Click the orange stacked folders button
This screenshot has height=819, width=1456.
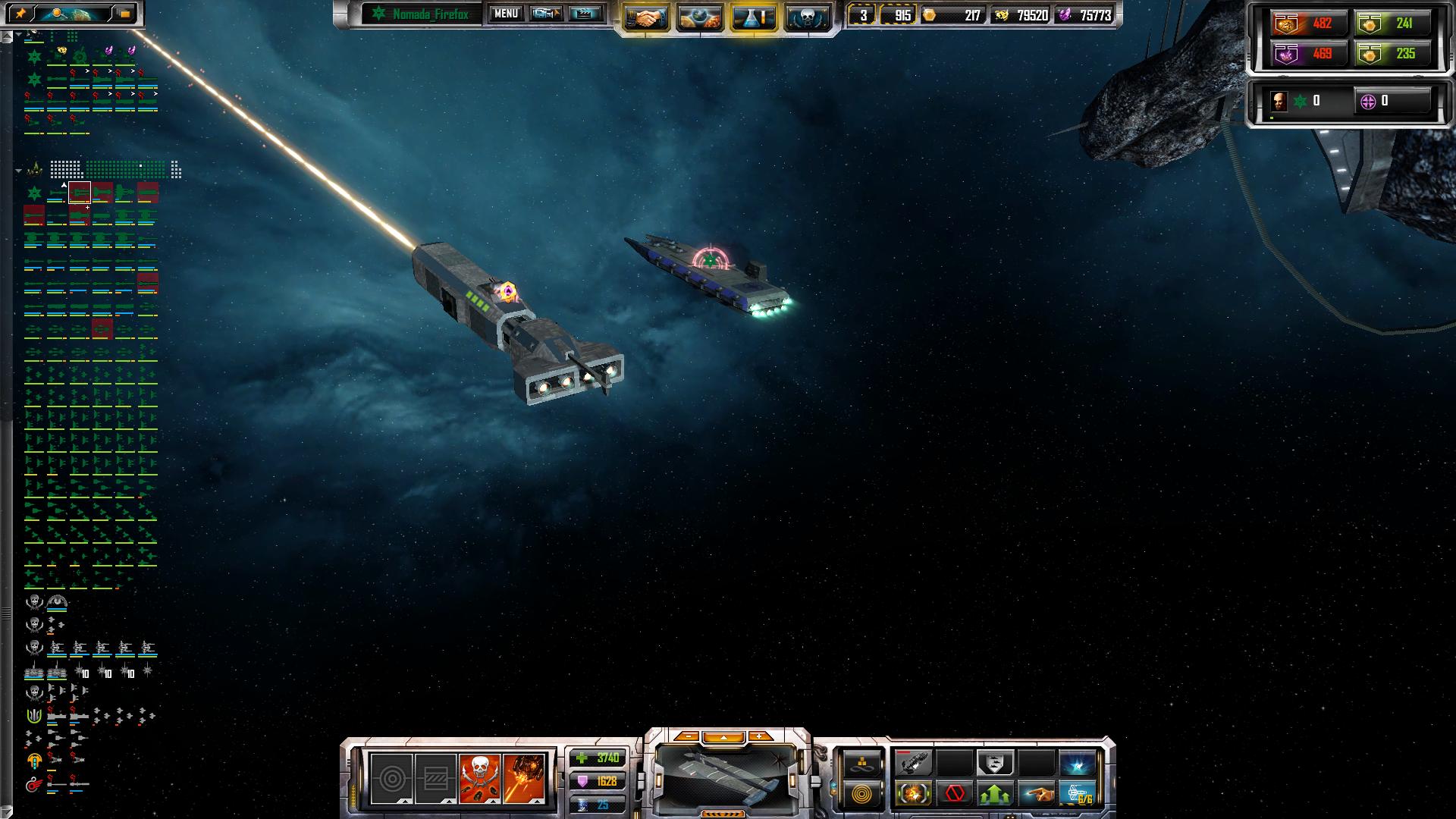[x=125, y=14]
